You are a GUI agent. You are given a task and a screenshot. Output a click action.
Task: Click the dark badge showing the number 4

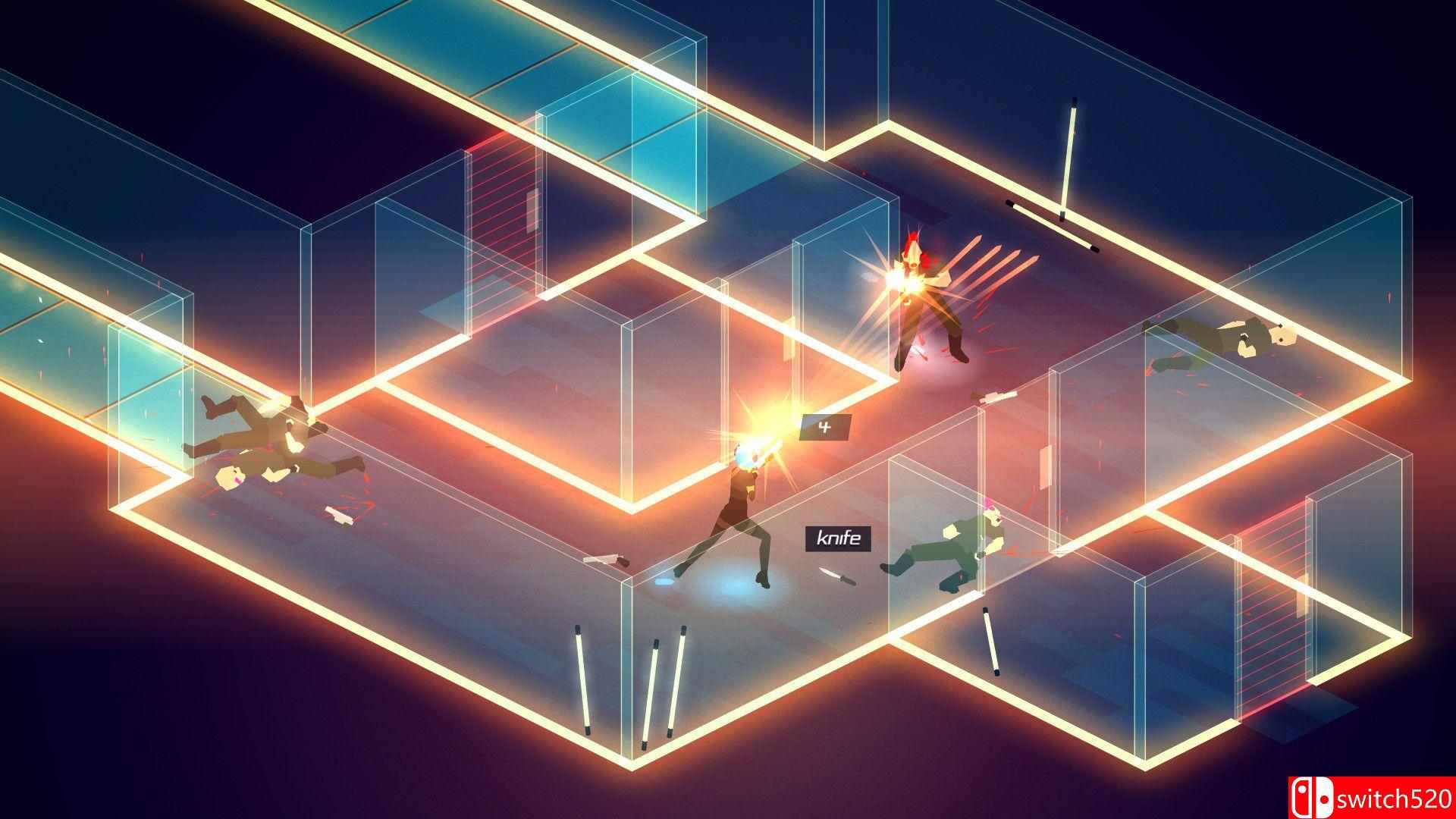click(x=826, y=427)
